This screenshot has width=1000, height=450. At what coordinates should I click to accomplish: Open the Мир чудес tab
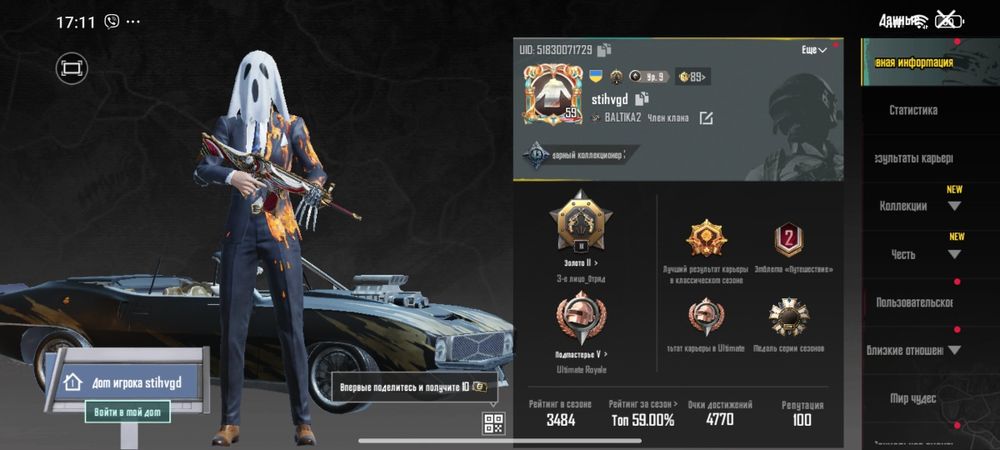click(x=912, y=398)
